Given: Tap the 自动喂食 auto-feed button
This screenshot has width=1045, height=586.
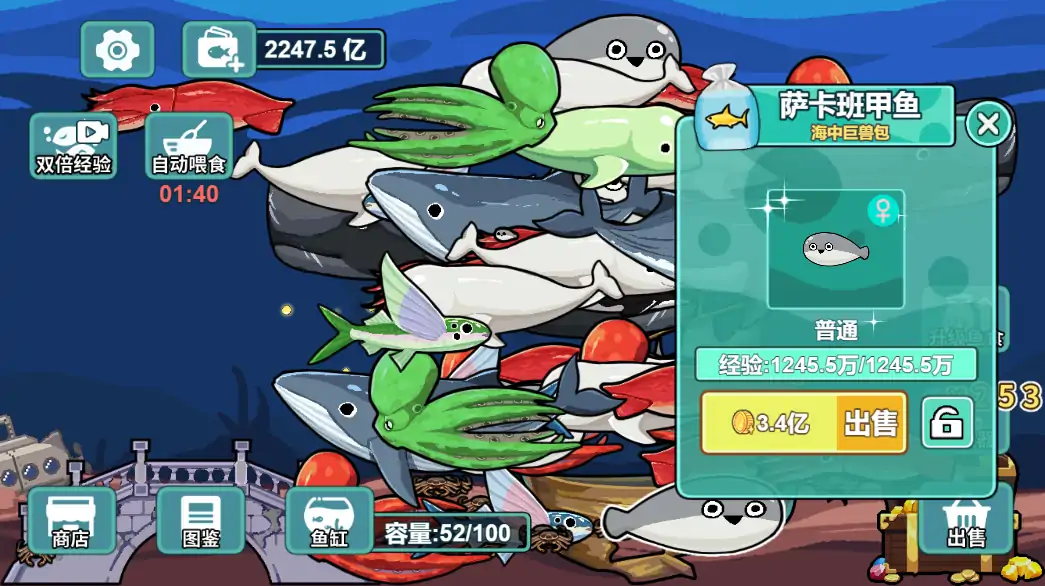Looking at the screenshot, I should [x=189, y=146].
